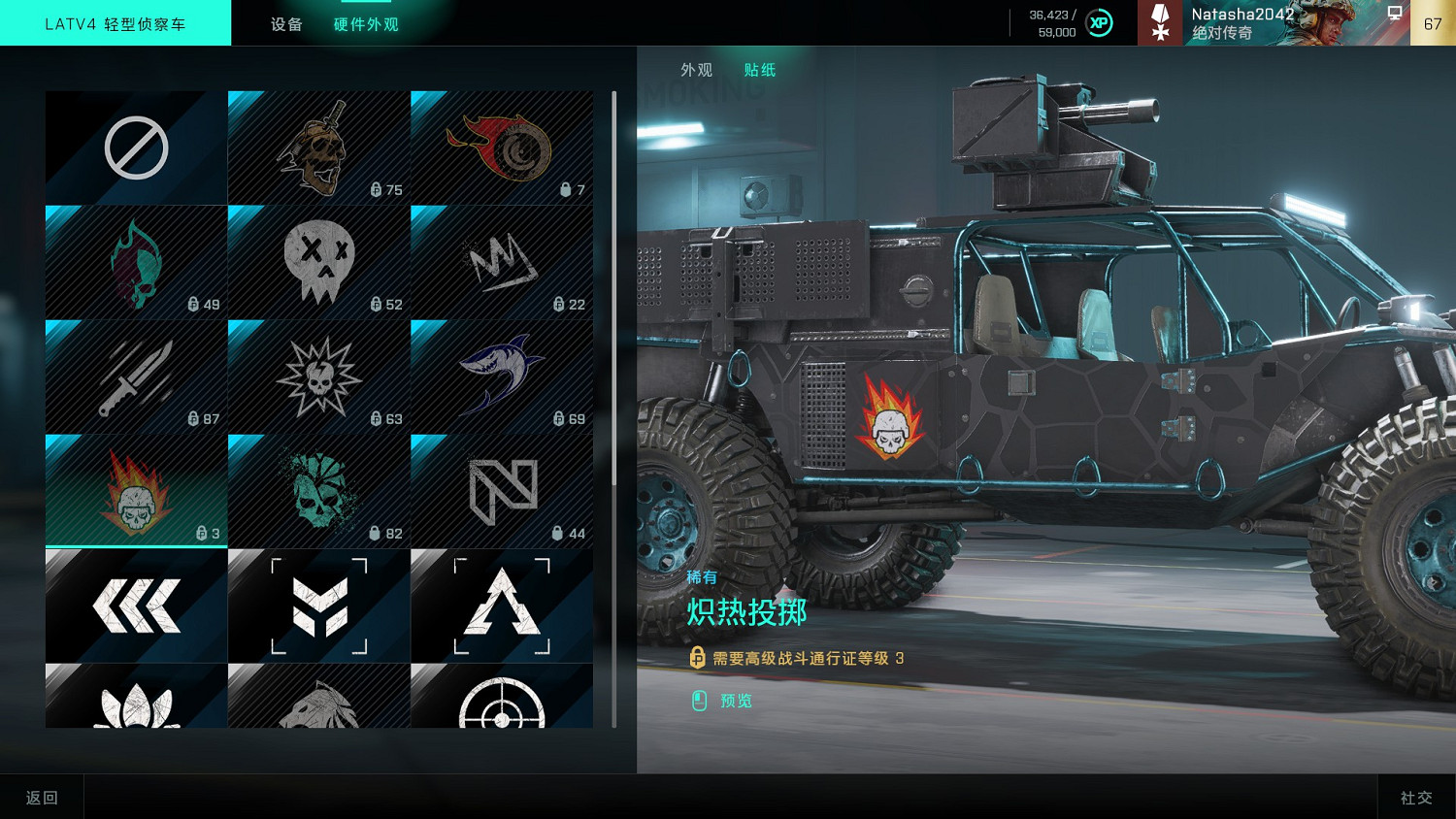Switch to the 设备 tab
This screenshot has height=819, width=1456.
286,24
